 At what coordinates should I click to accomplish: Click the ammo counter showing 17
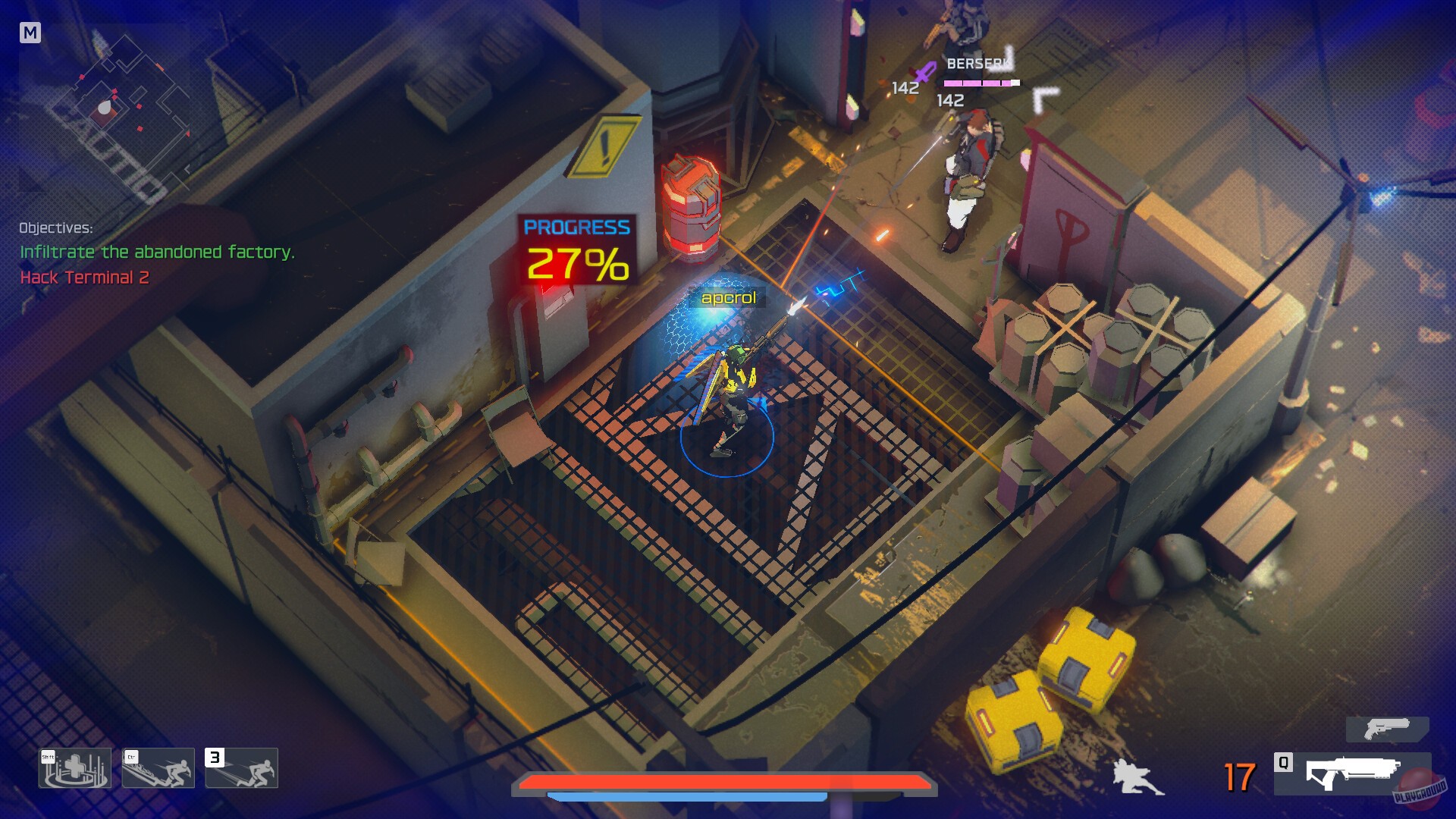(x=1242, y=778)
